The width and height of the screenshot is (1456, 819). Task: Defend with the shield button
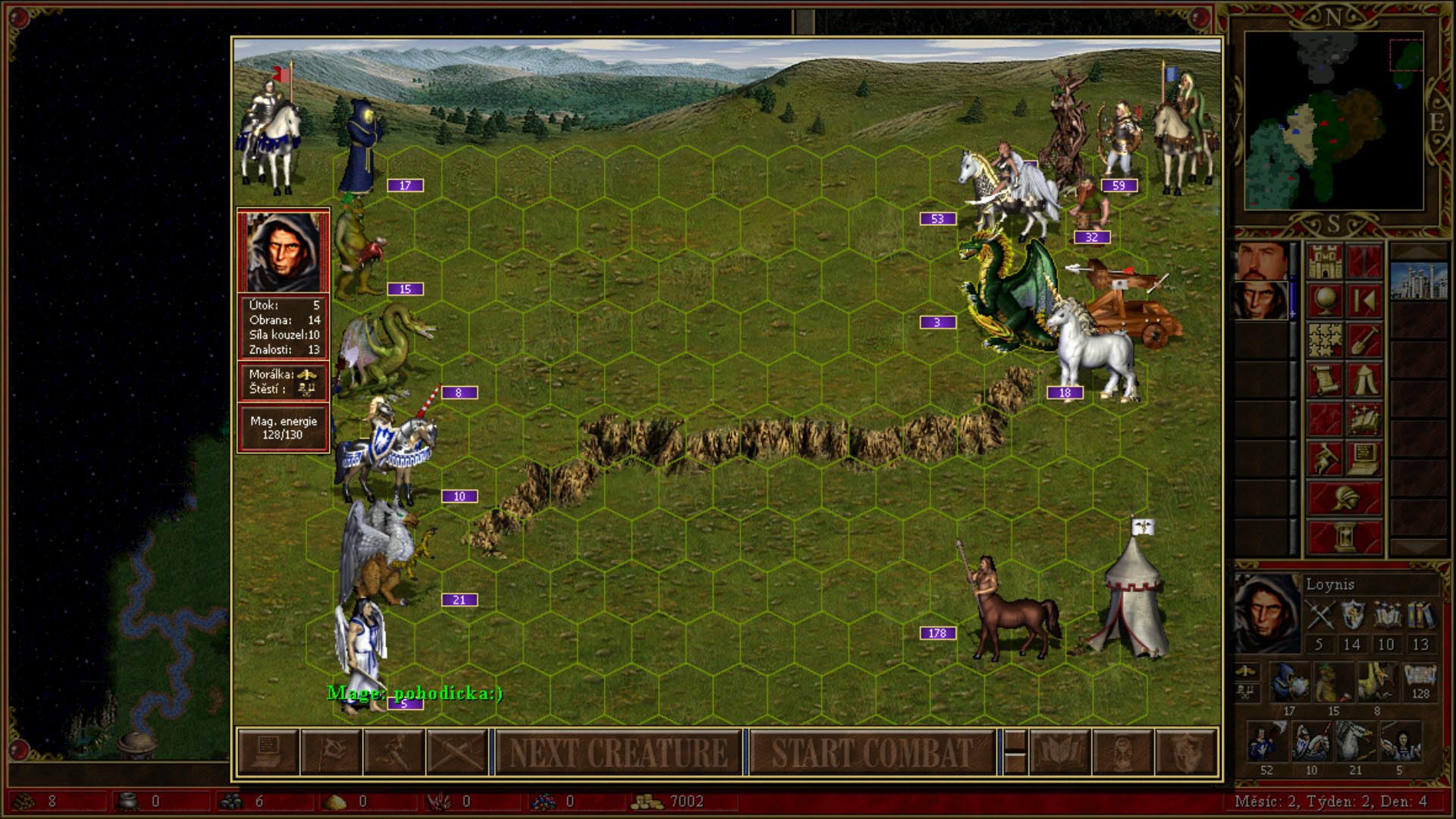1185,752
